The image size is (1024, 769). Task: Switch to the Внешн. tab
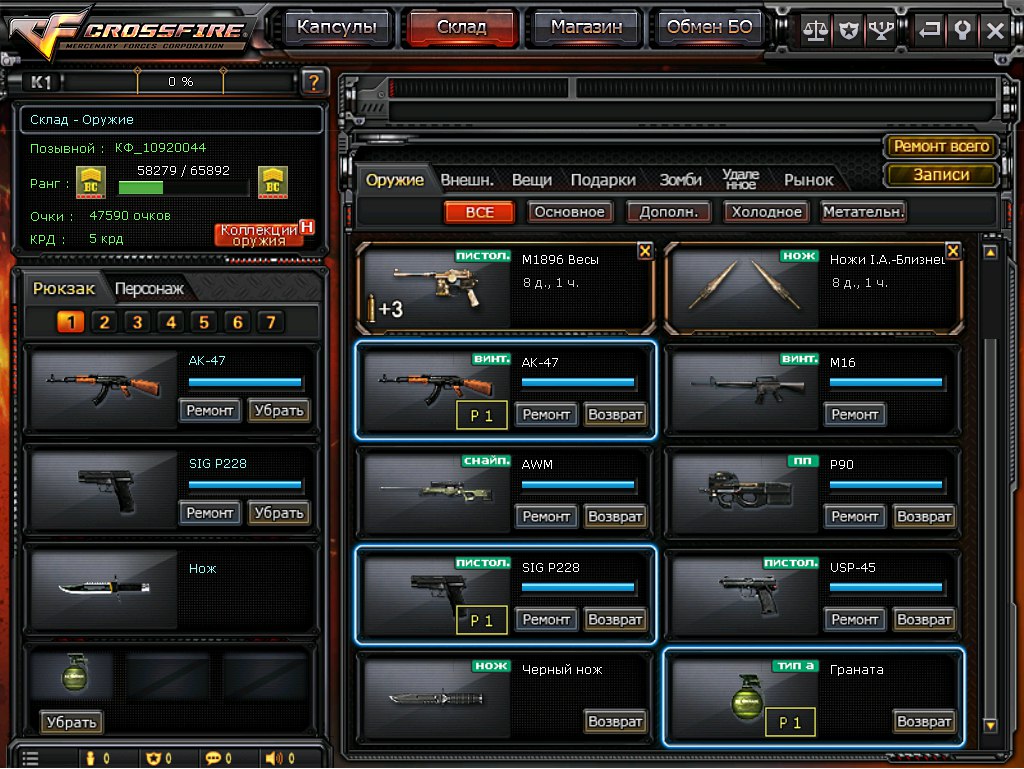467,180
